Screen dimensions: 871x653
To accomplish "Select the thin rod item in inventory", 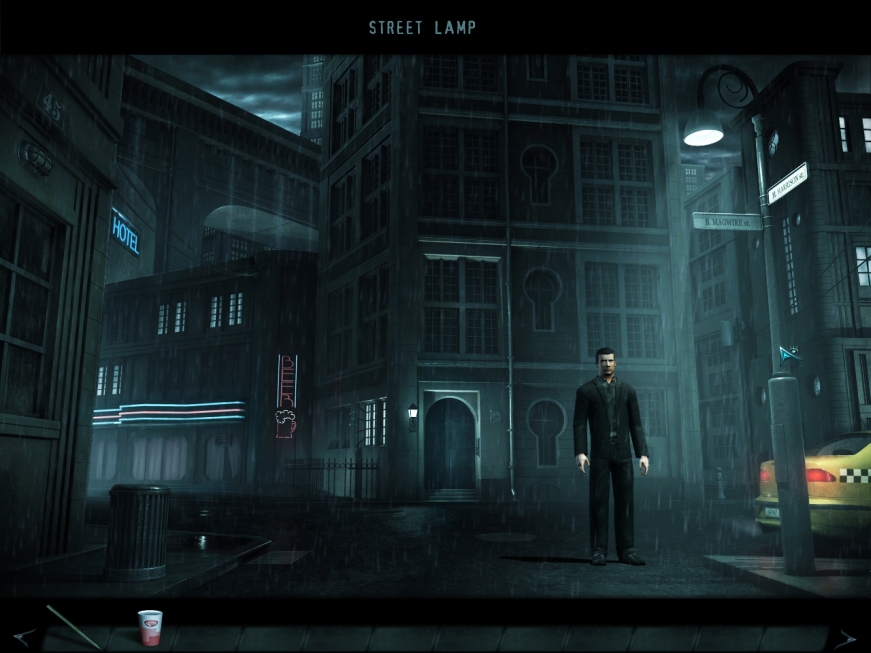I will (73, 626).
